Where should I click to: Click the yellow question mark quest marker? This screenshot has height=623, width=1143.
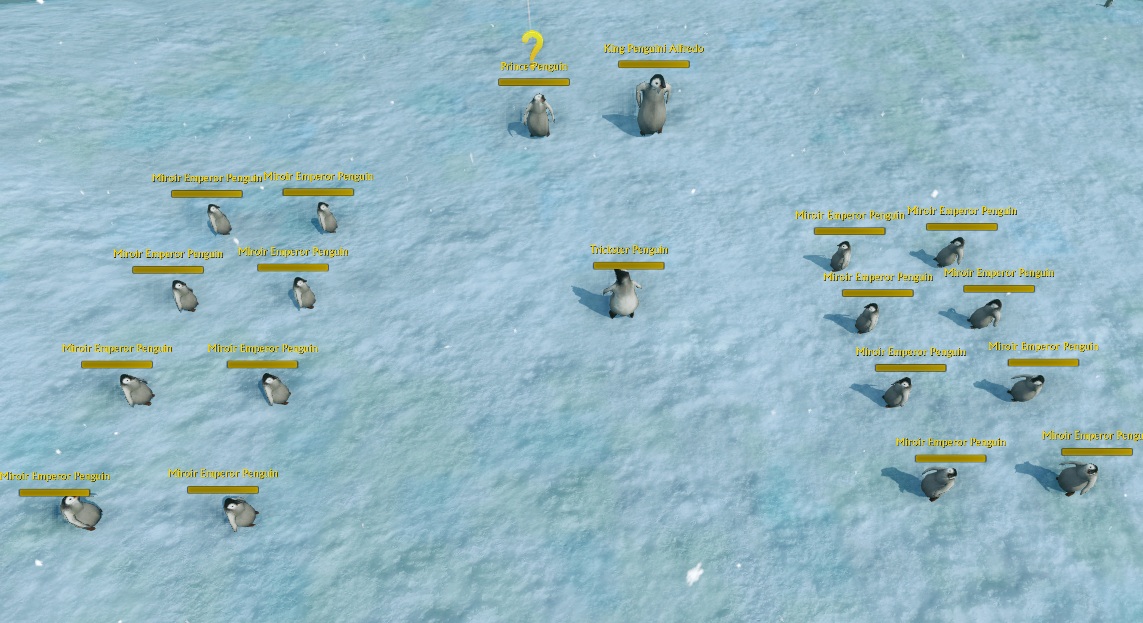[533, 46]
